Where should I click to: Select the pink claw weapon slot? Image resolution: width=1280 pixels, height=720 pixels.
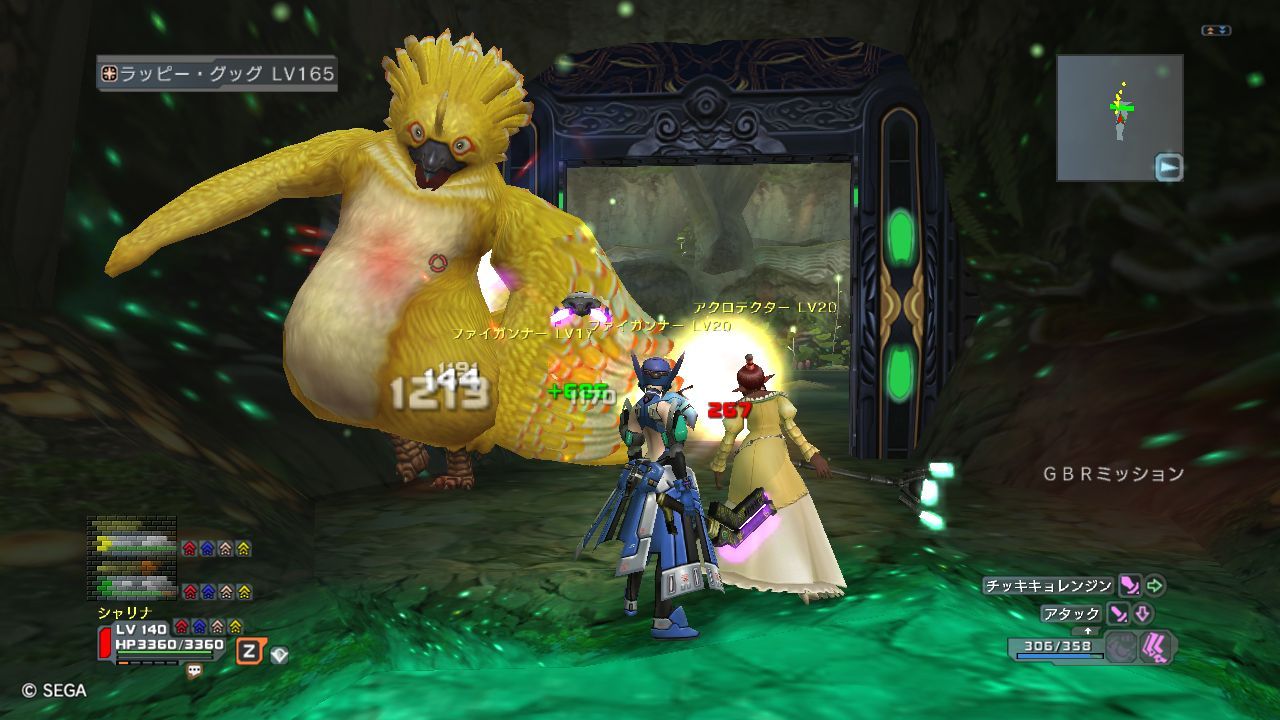[x=1158, y=646]
